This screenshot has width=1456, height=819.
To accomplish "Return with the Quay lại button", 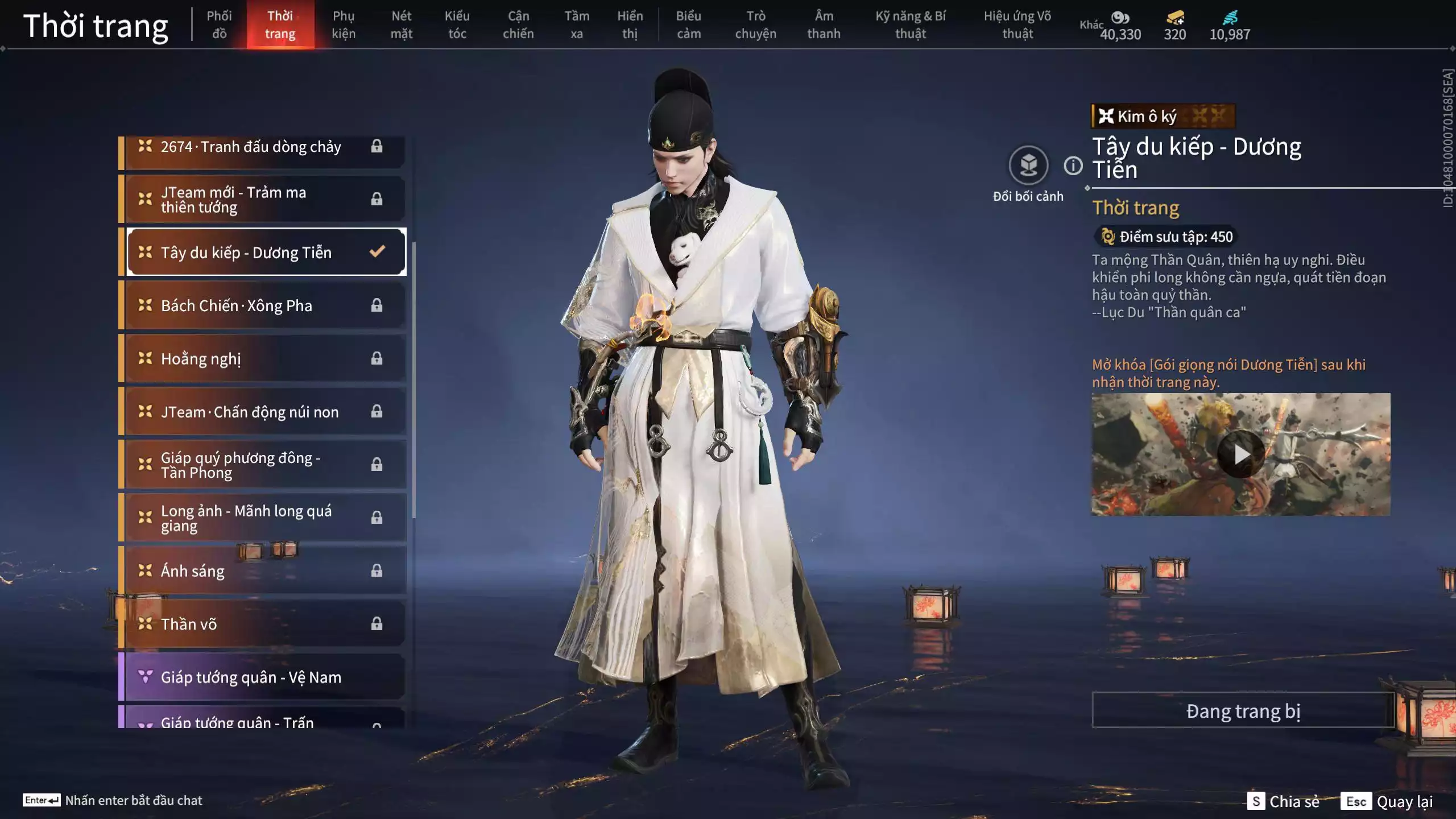I will click(1388, 801).
